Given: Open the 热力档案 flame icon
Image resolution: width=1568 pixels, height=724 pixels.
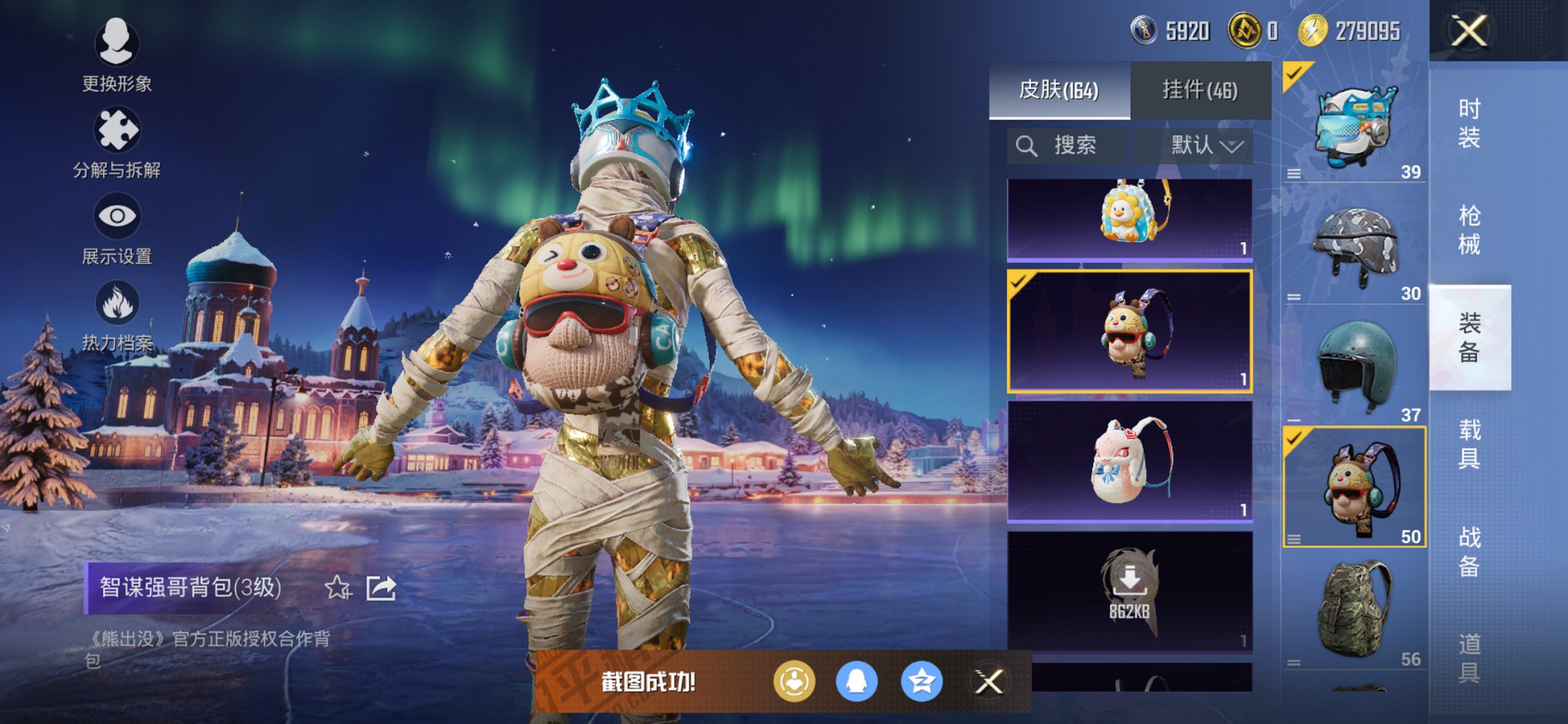Looking at the screenshot, I should coord(117,315).
